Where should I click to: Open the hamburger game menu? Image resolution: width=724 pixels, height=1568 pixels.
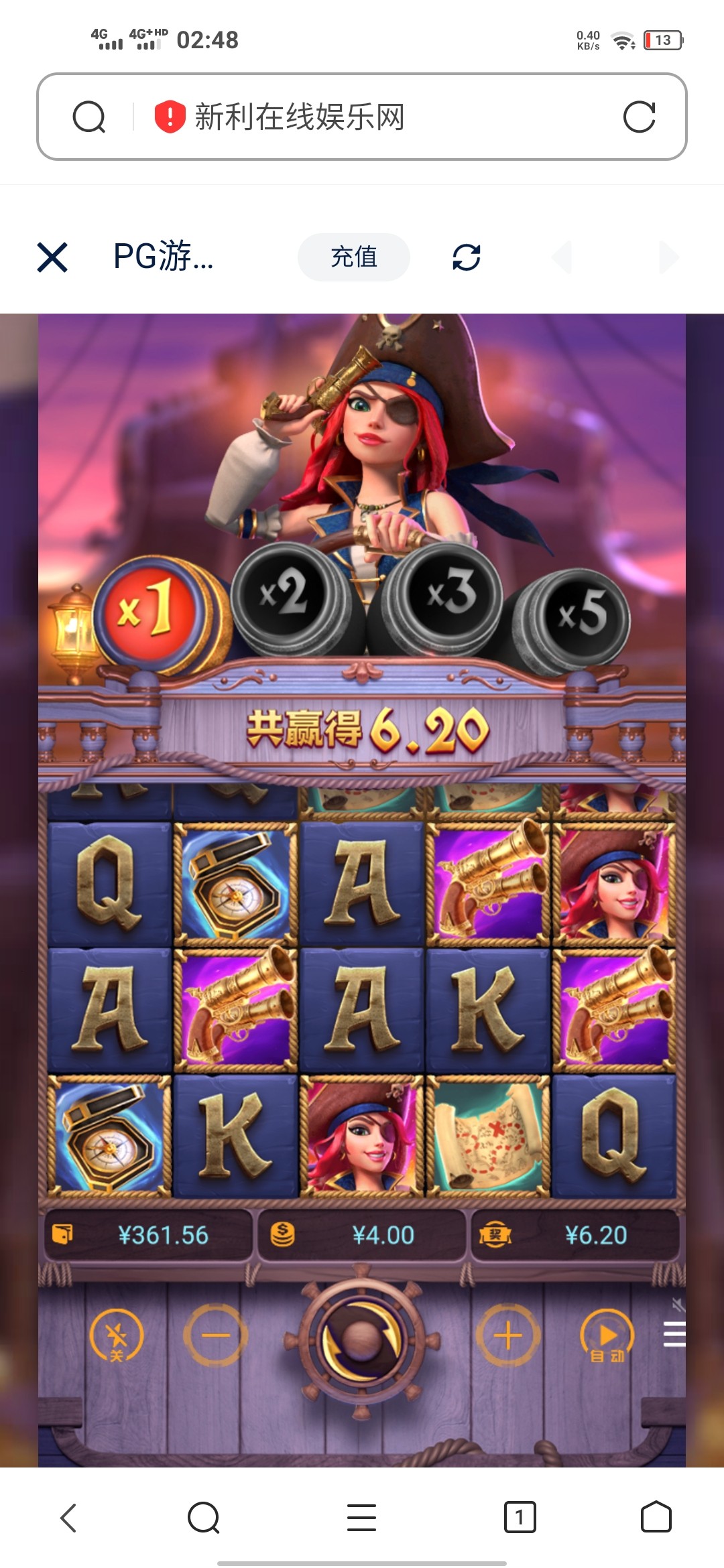pyautogui.click(x=674, y=1334)
